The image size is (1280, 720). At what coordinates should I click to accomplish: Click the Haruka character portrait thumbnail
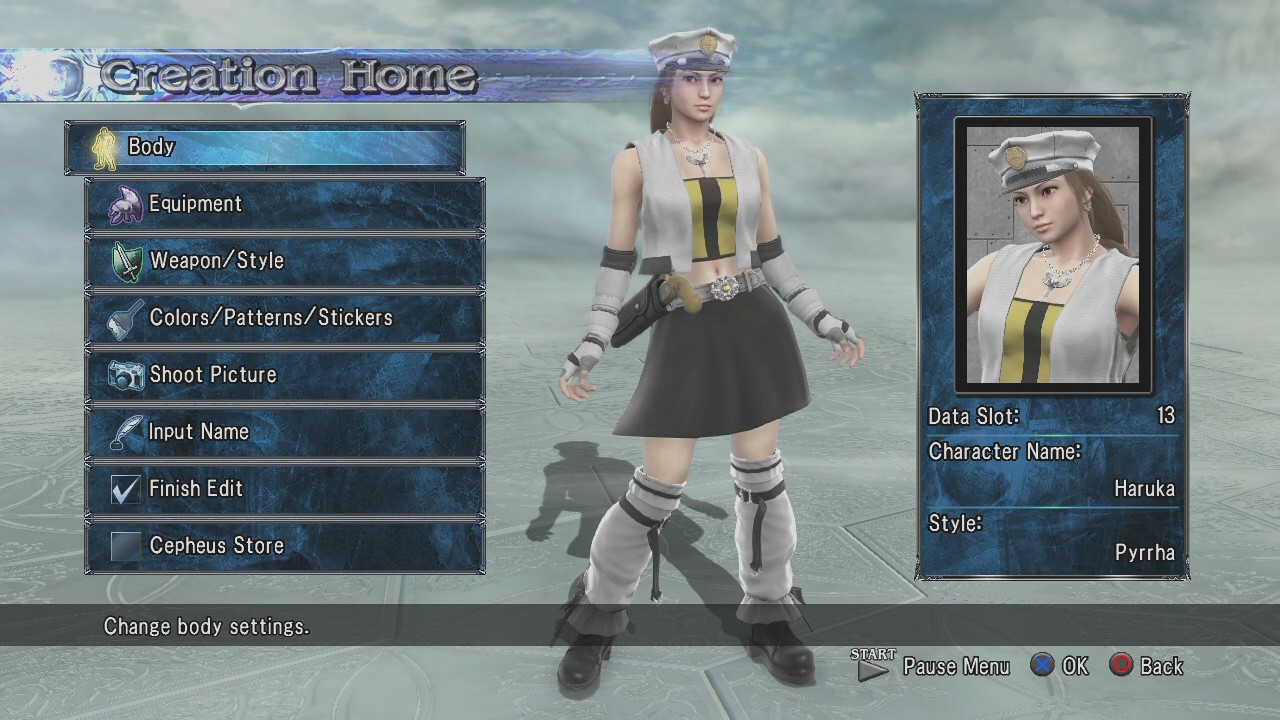(x=1052, y=255)
